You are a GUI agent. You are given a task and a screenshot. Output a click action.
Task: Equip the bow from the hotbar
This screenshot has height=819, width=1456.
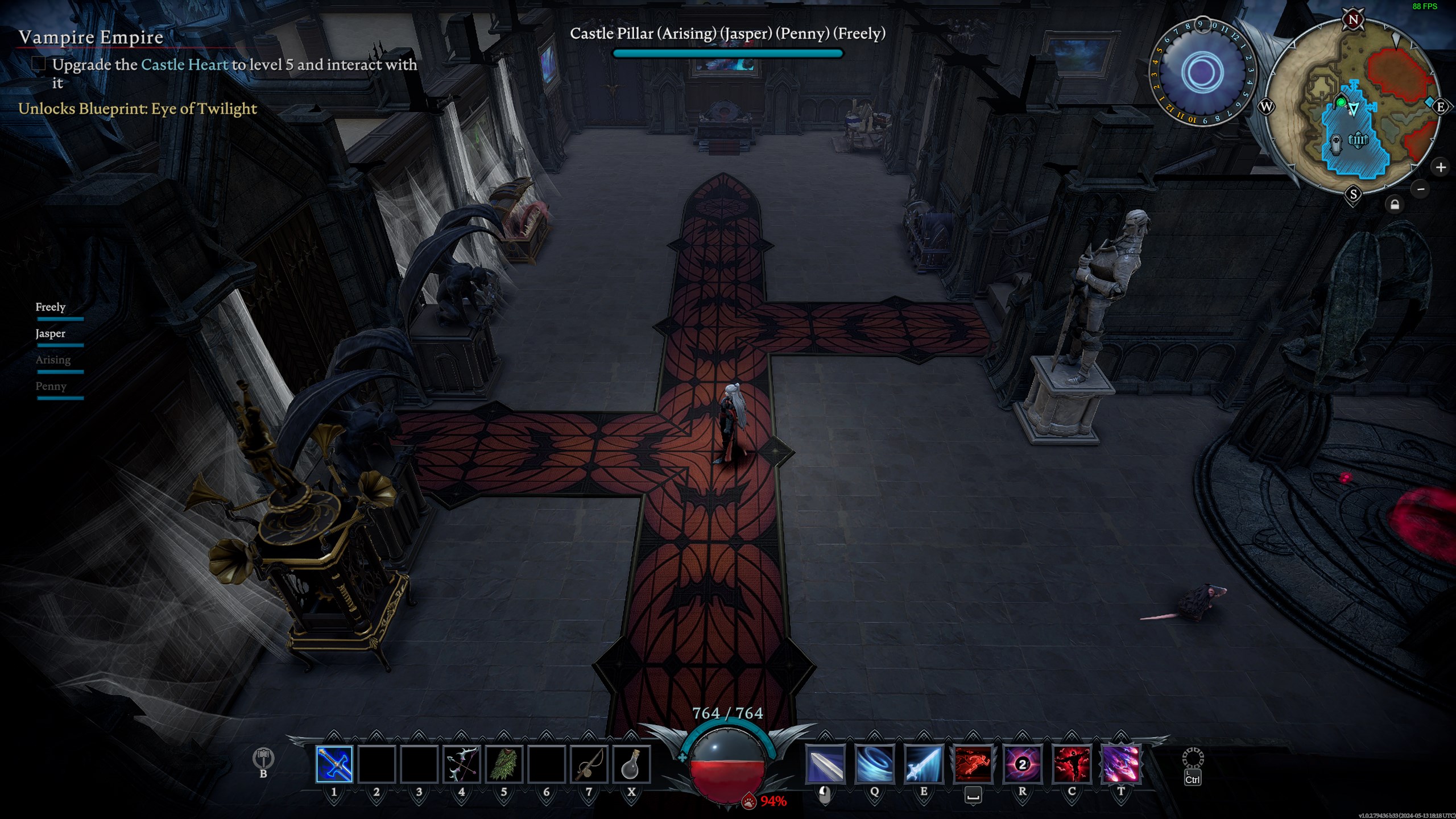461,764
